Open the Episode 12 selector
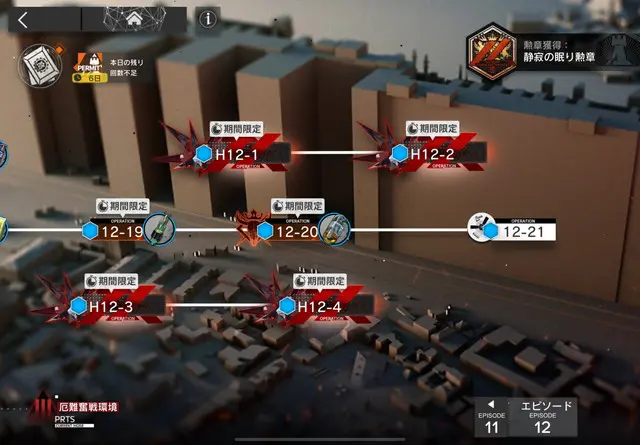 [x=543, y=420]
